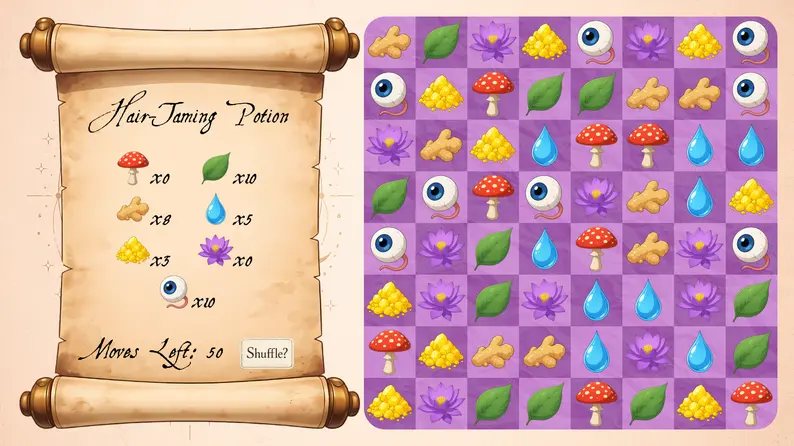This screenshot has width=794, height=446.
Task: Click the Shuffle? button on the scroll
Action: (268, 353)
